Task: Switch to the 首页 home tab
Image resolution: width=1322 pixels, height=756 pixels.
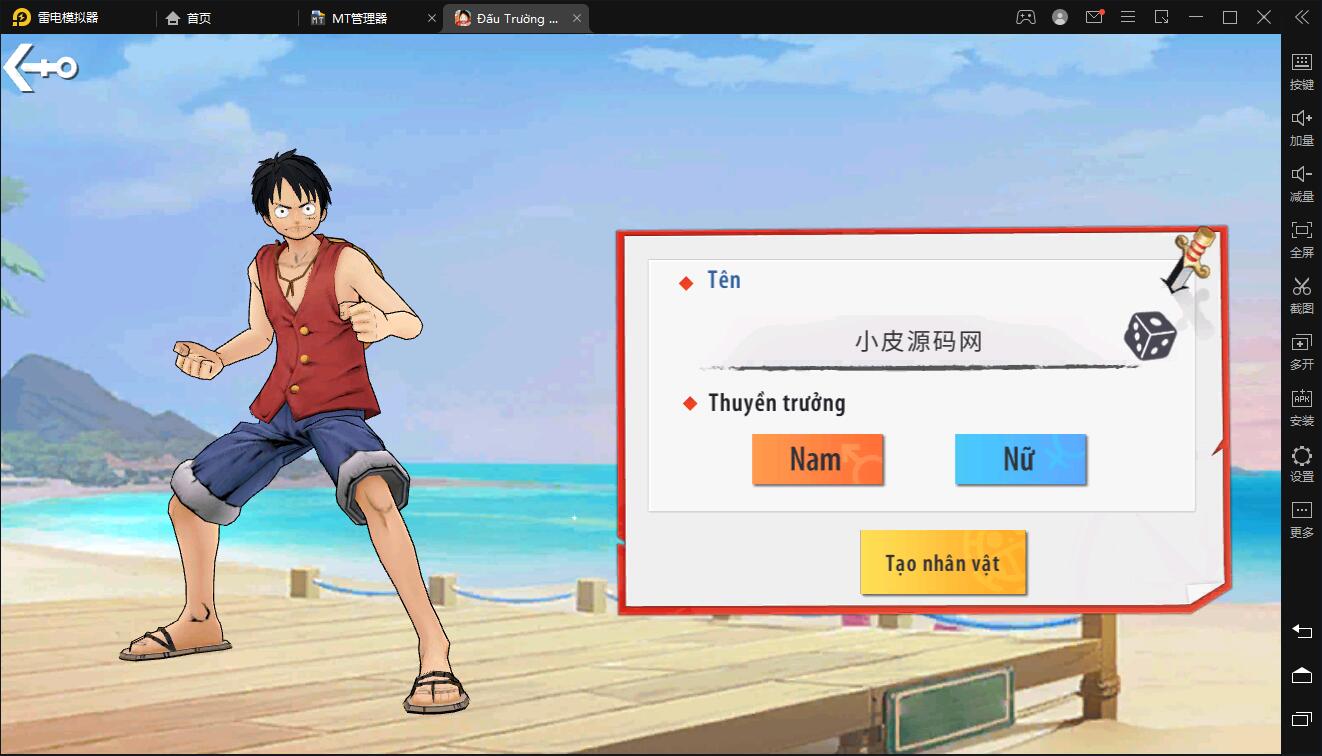Action: coord(190,17)
